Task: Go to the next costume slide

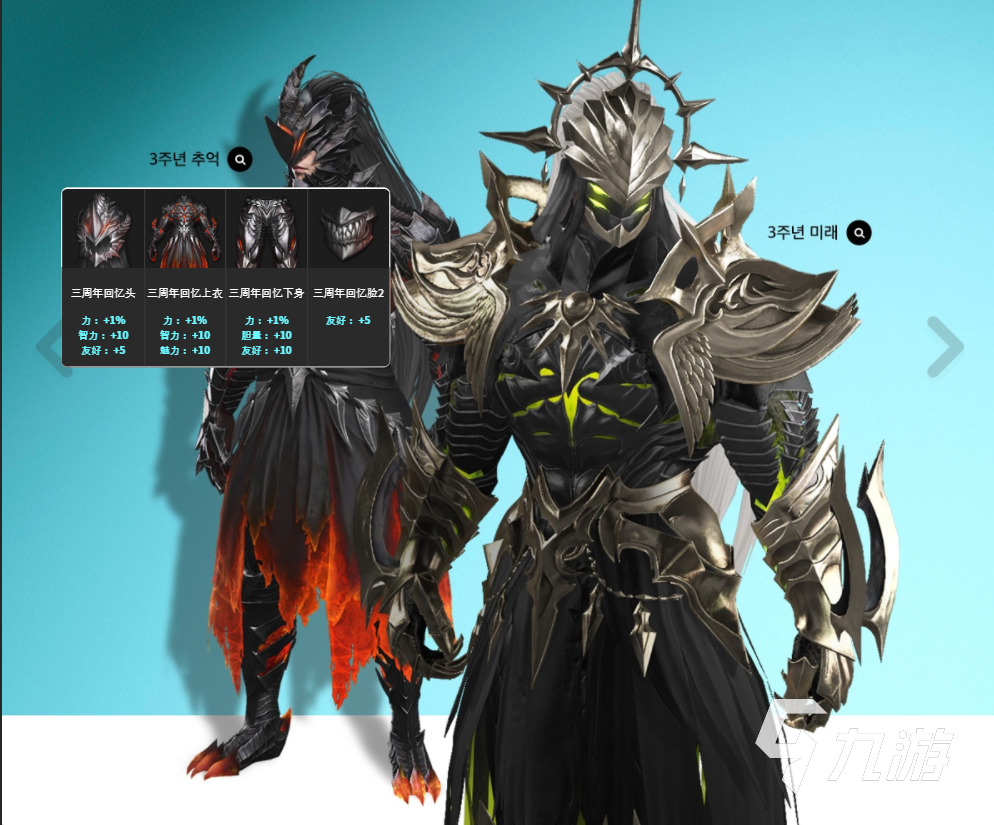Action: point(944,347)
